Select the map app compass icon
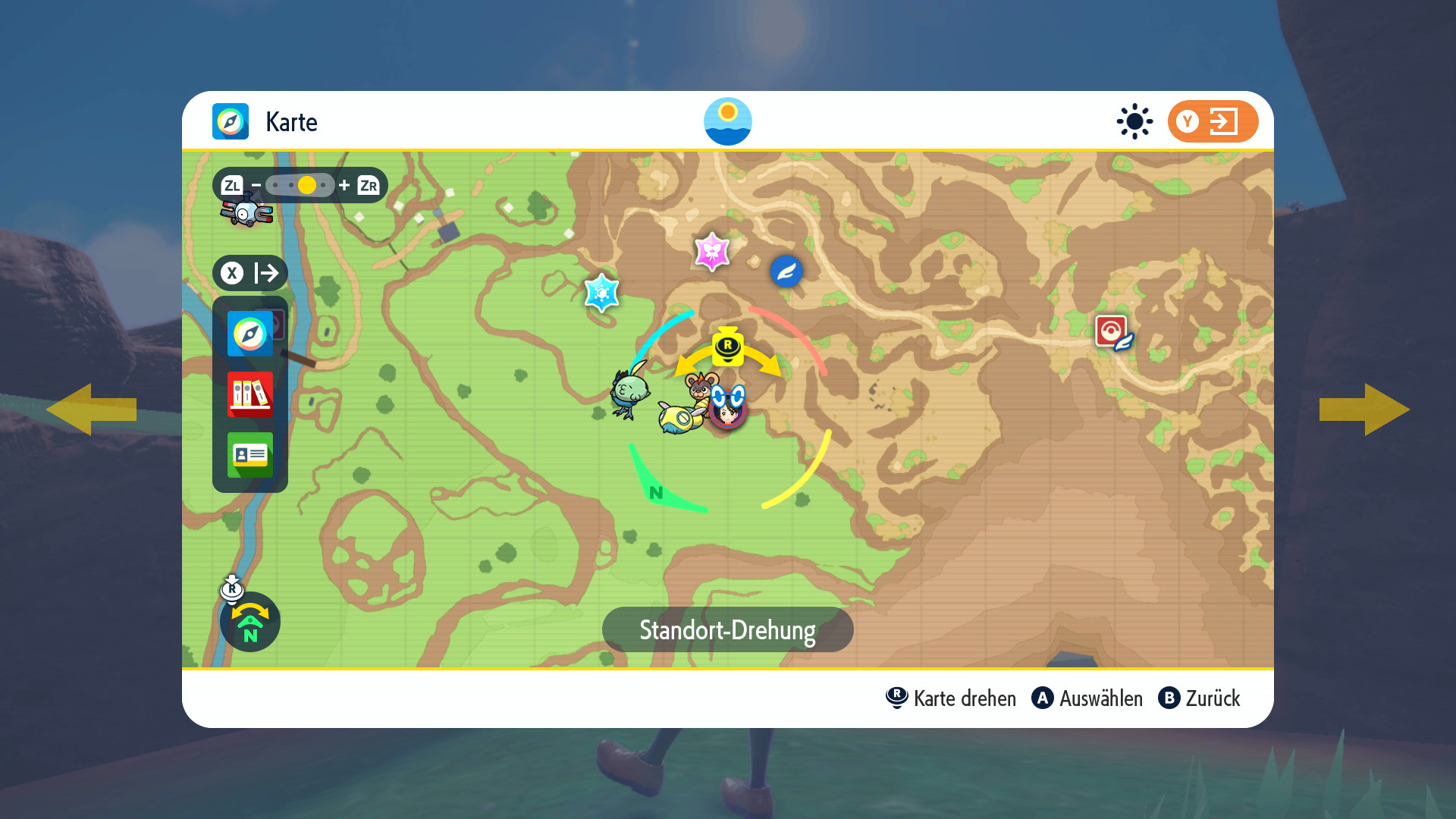The width and height of the screenshot is (1456, 819). (249, 334)
